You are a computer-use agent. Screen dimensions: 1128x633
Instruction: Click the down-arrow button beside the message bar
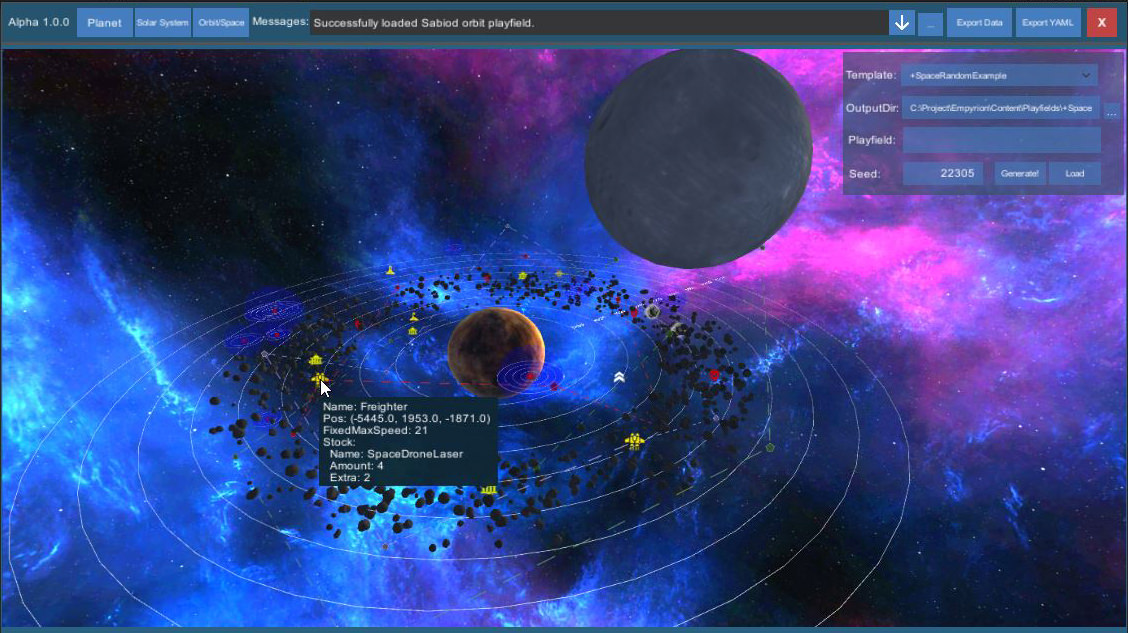click(902, 22)
